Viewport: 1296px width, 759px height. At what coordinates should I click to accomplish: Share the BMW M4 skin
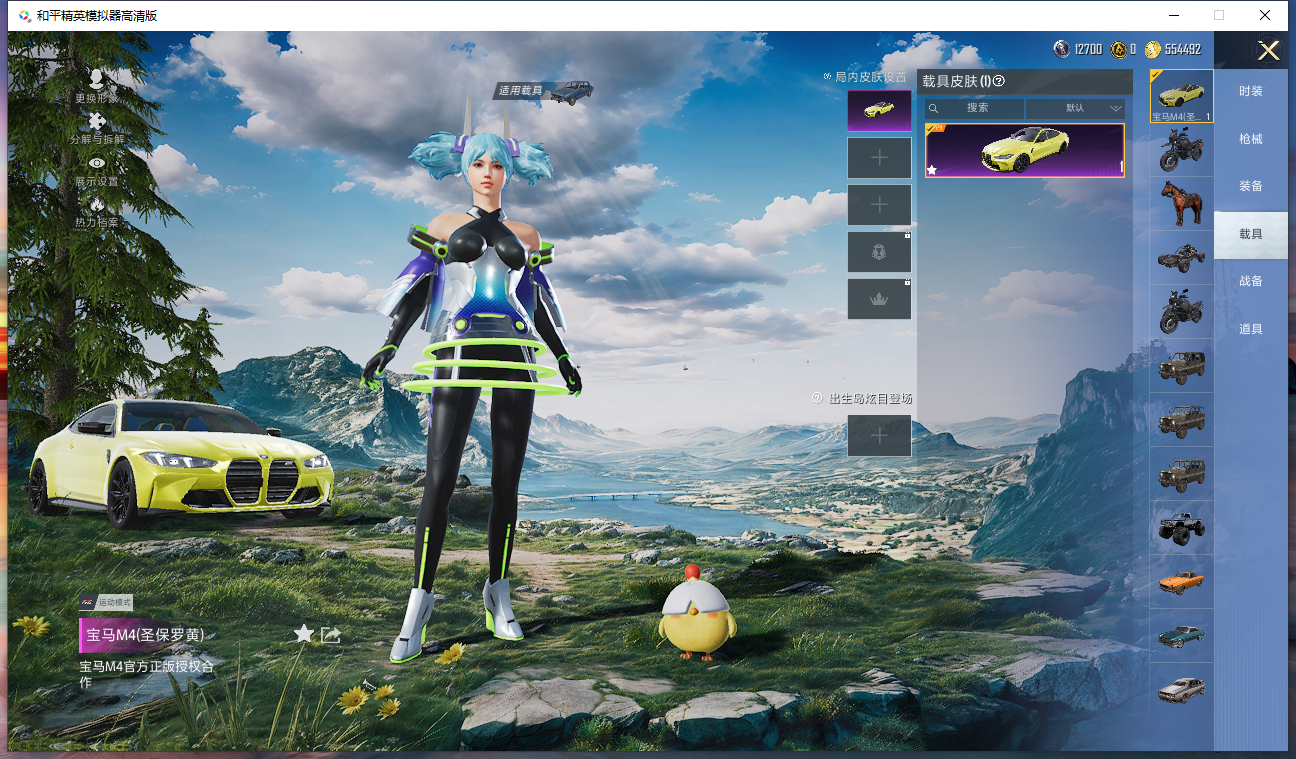(331, 634)
